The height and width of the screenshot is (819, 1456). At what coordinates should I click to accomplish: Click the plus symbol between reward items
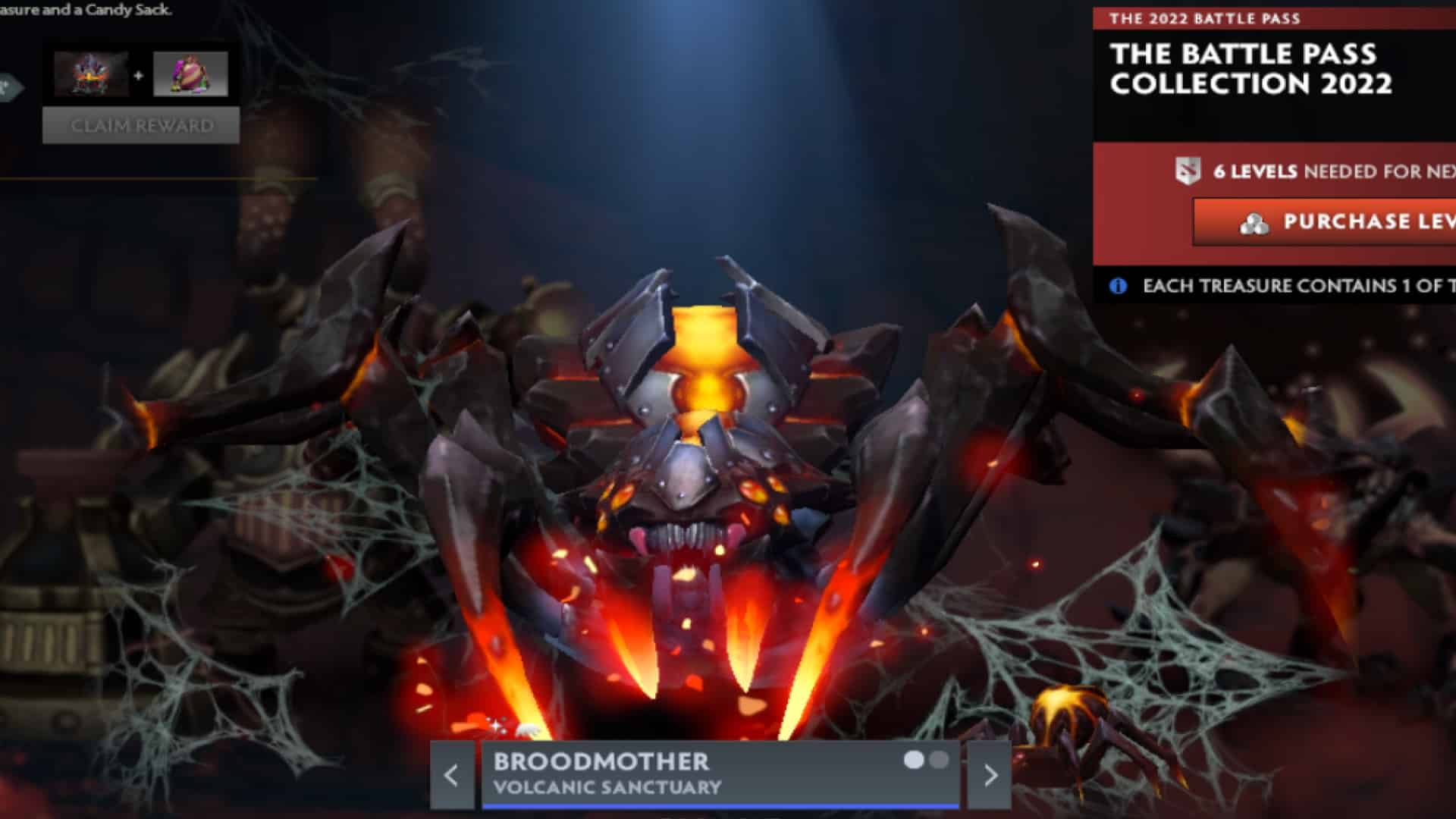140,76
